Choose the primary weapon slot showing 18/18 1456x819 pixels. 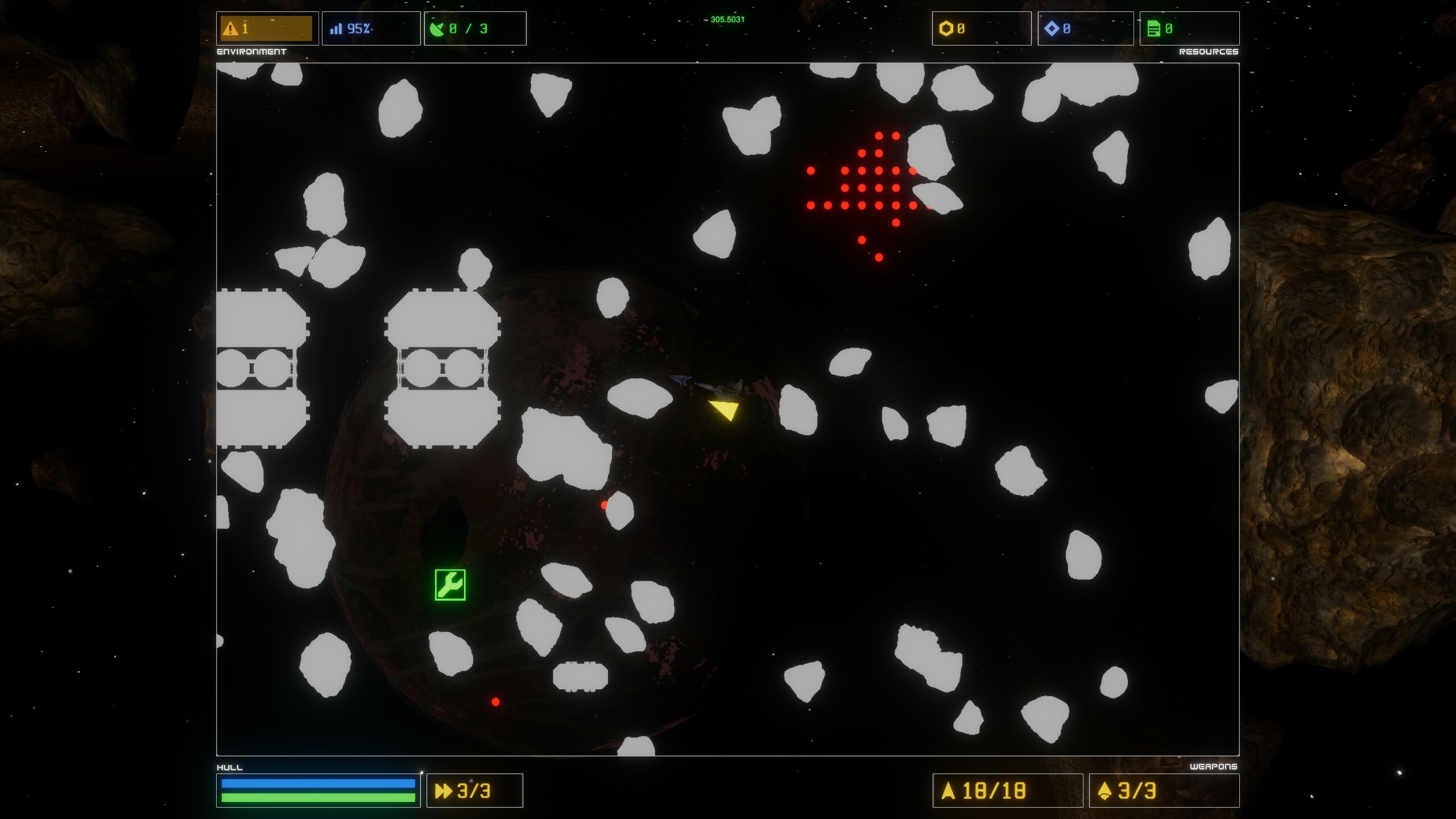(x=1007, y=791)
